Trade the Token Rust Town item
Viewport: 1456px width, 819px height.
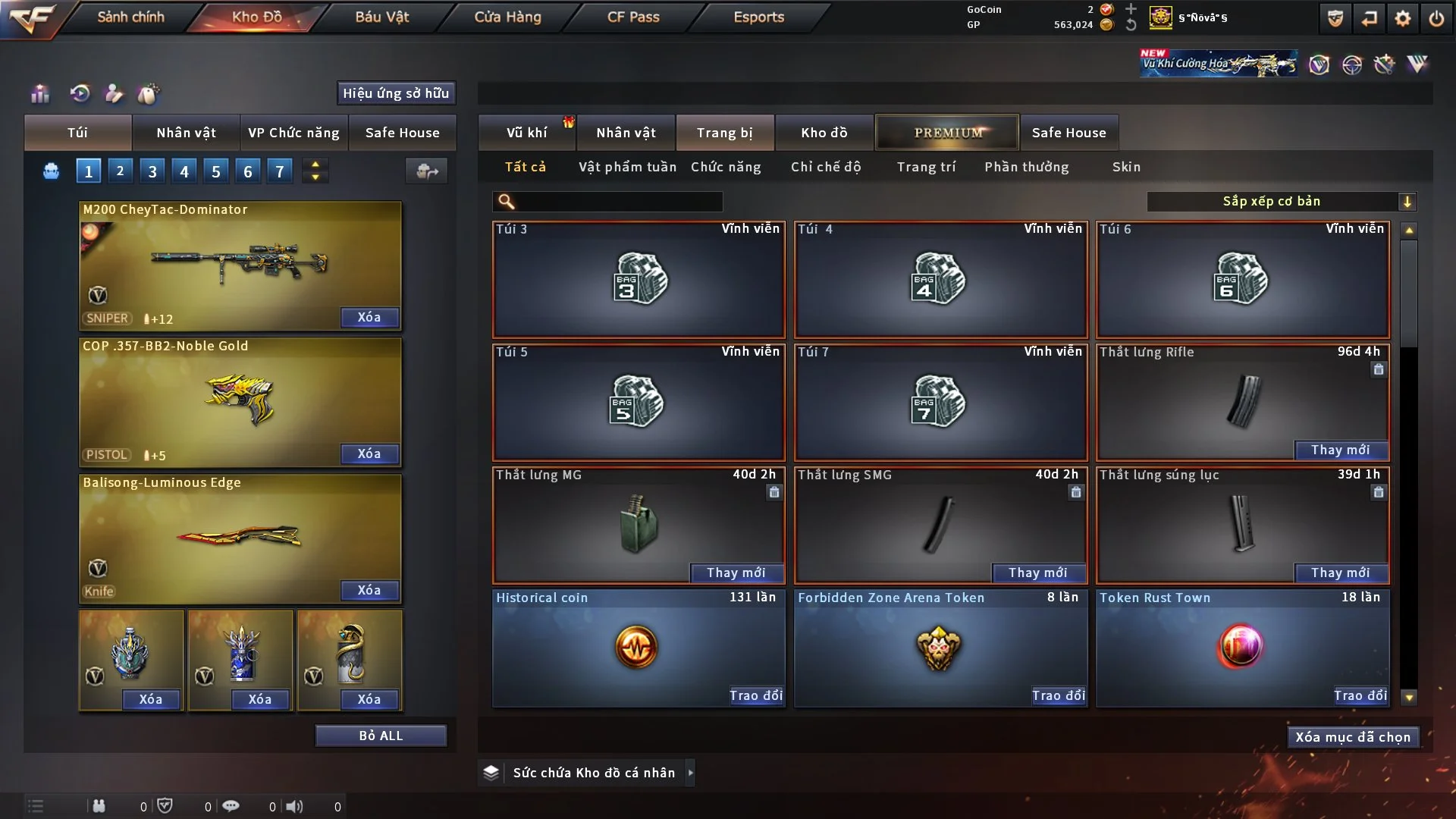(1360, 695)
